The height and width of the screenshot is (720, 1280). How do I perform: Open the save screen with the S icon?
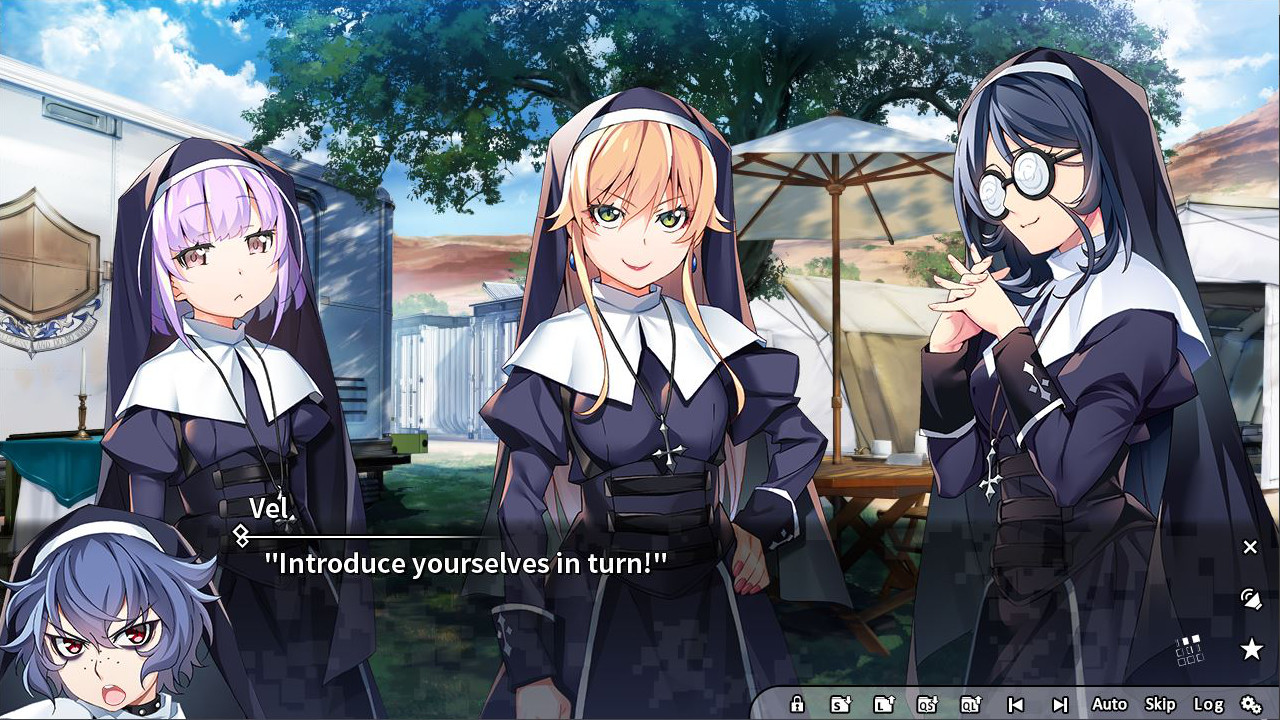838,704
